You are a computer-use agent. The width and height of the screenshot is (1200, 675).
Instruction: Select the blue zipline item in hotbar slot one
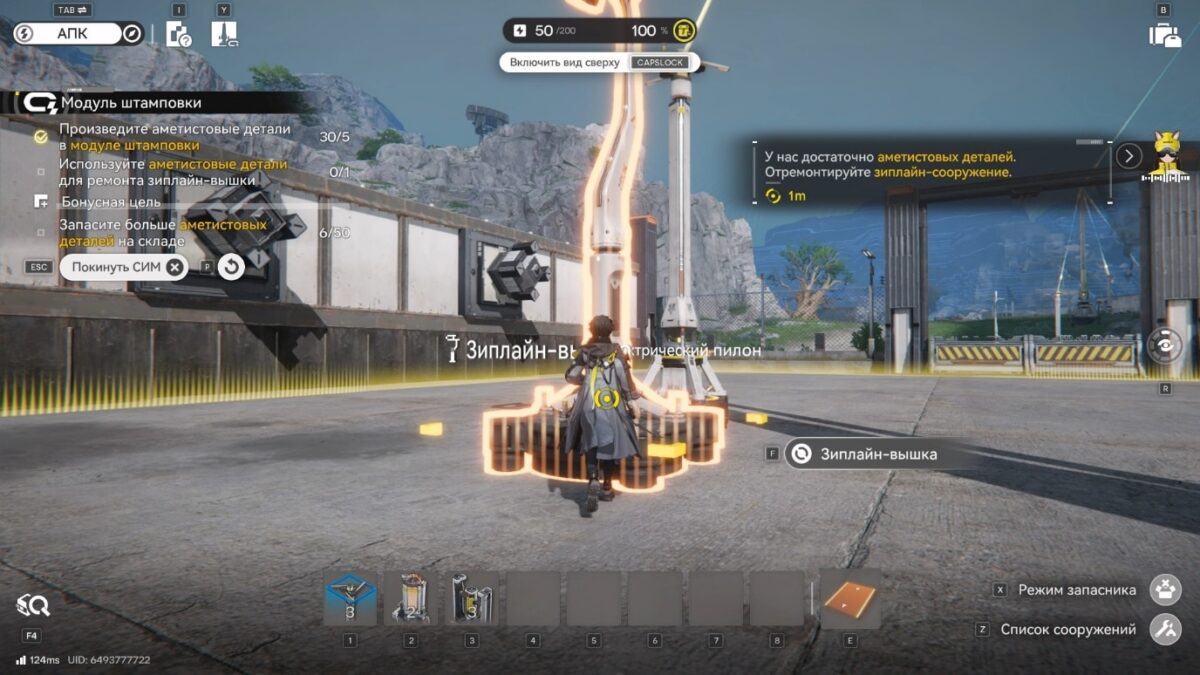(351, 598)
